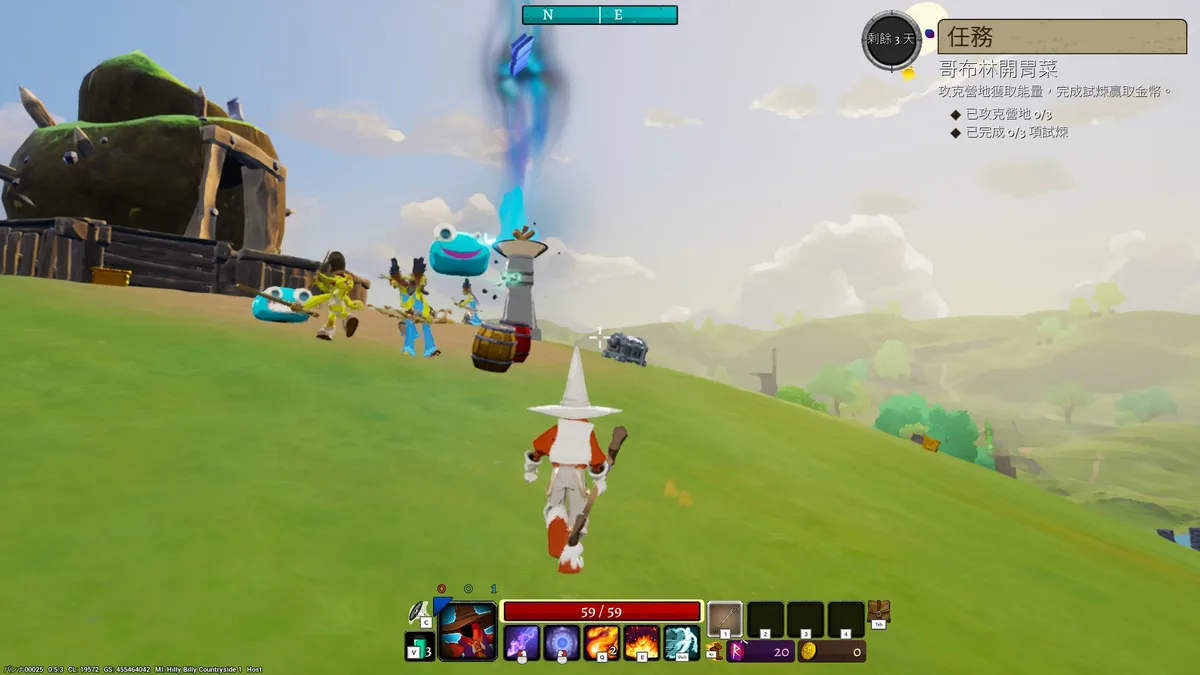1200x675 pixels.
Task: Activate the purple lightning primary attack
Action: pos(521,642)
